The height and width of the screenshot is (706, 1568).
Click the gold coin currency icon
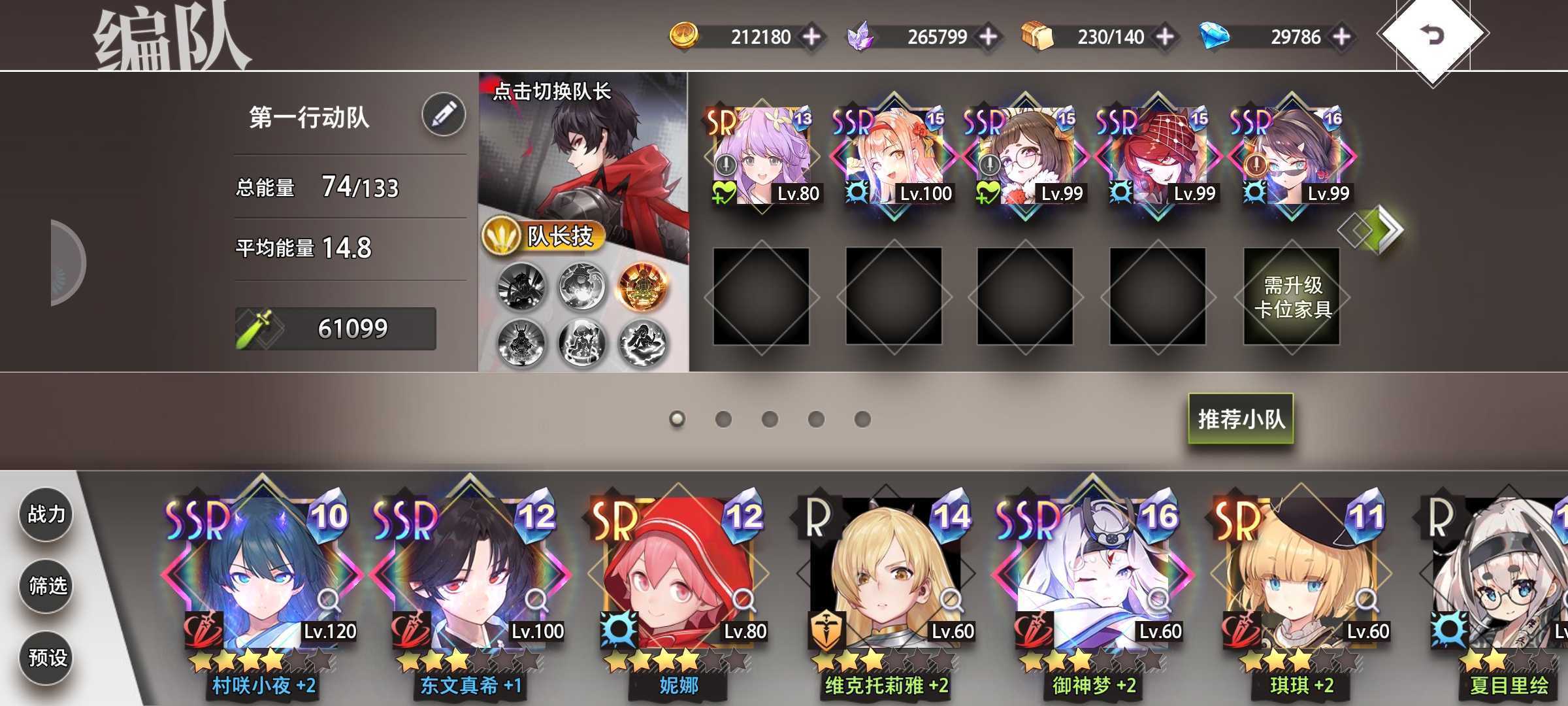pos(683,37)
